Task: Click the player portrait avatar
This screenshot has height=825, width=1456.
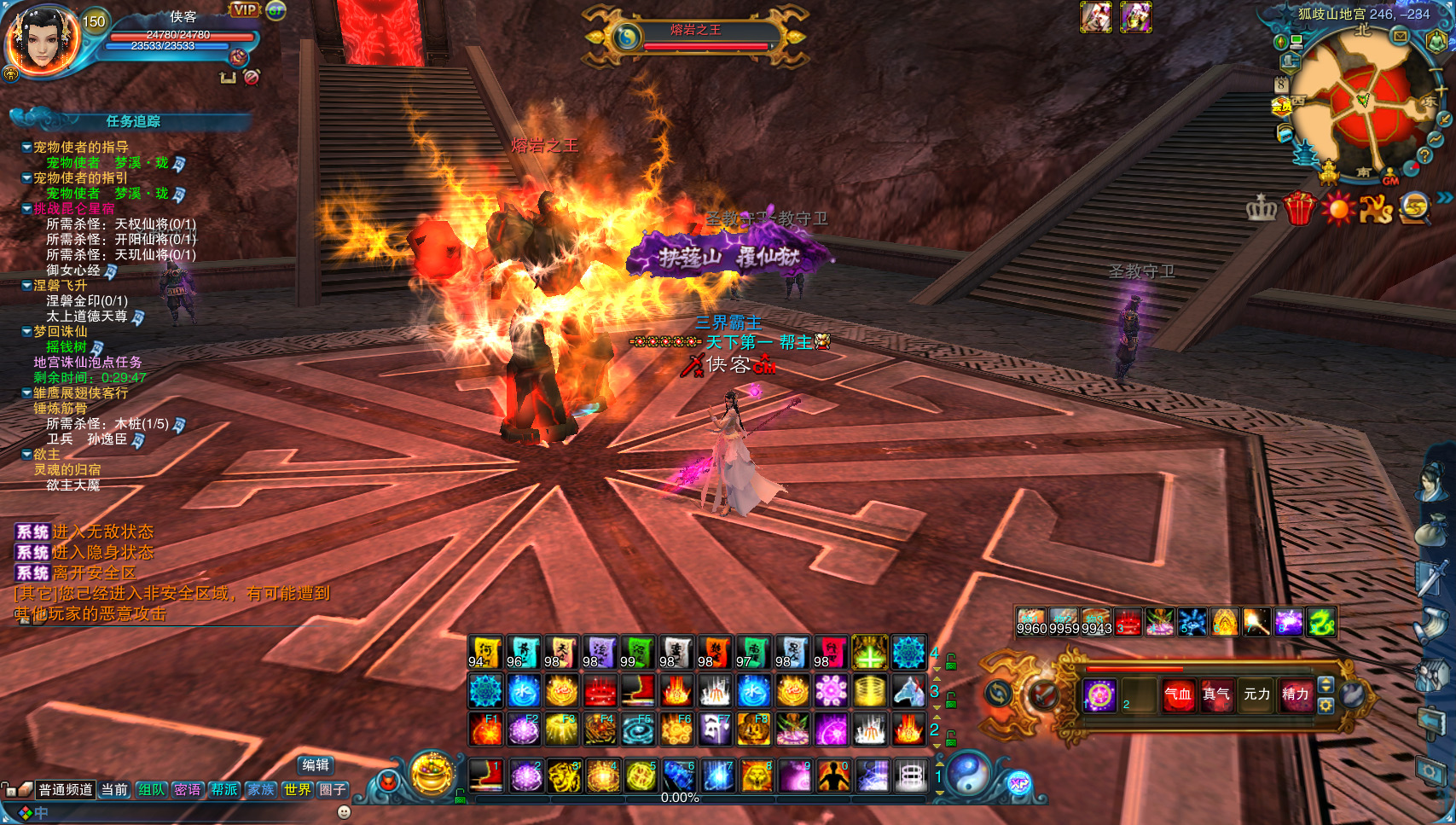Action: click(41, 41)
